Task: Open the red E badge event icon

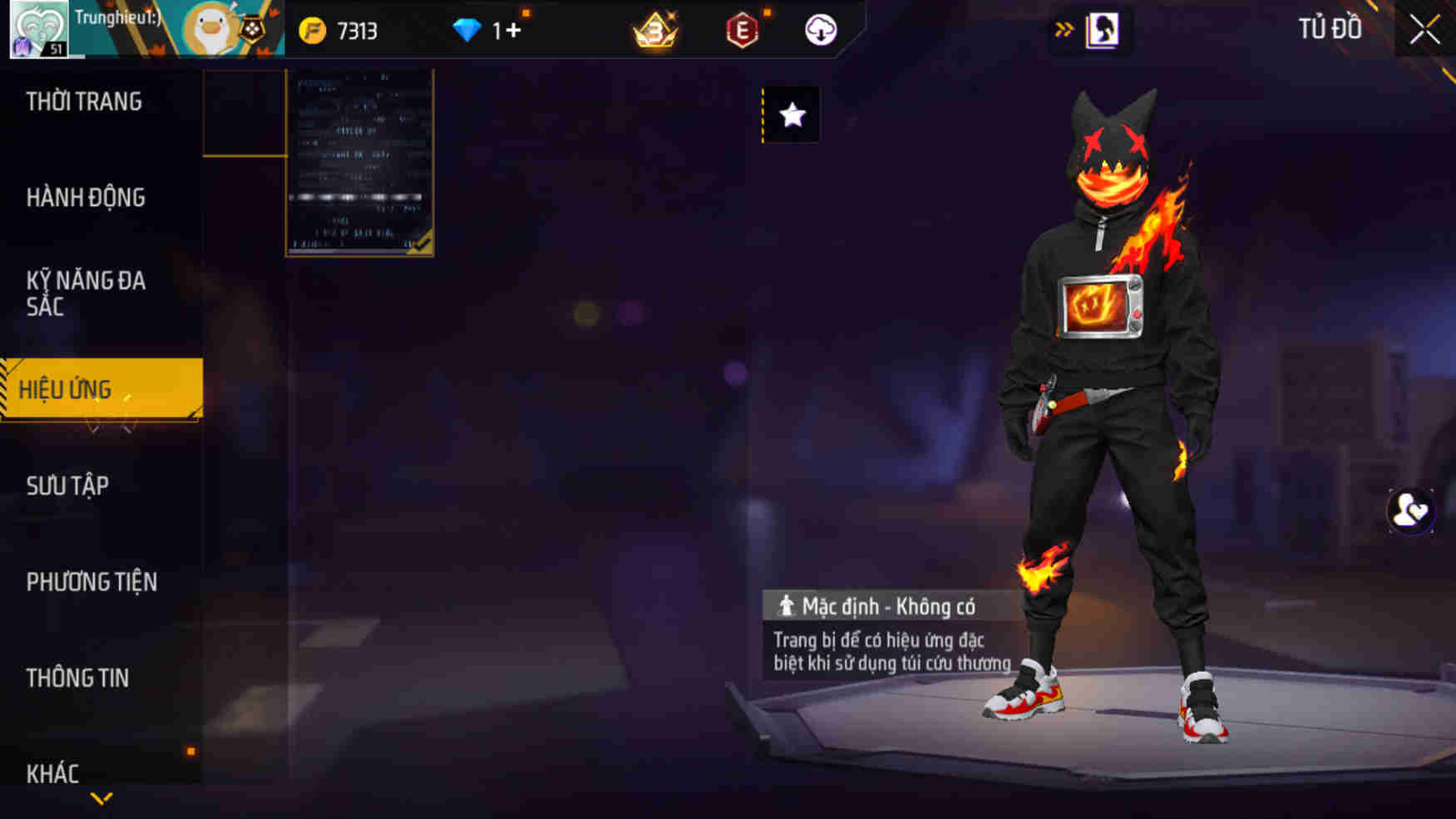Action: tap(743, 31)
